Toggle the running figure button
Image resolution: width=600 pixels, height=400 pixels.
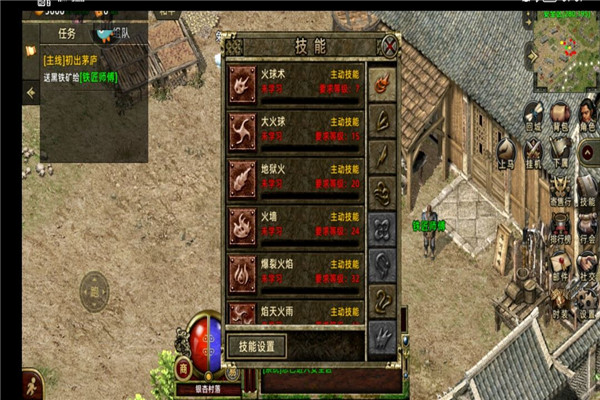click(x=31, y=384)
